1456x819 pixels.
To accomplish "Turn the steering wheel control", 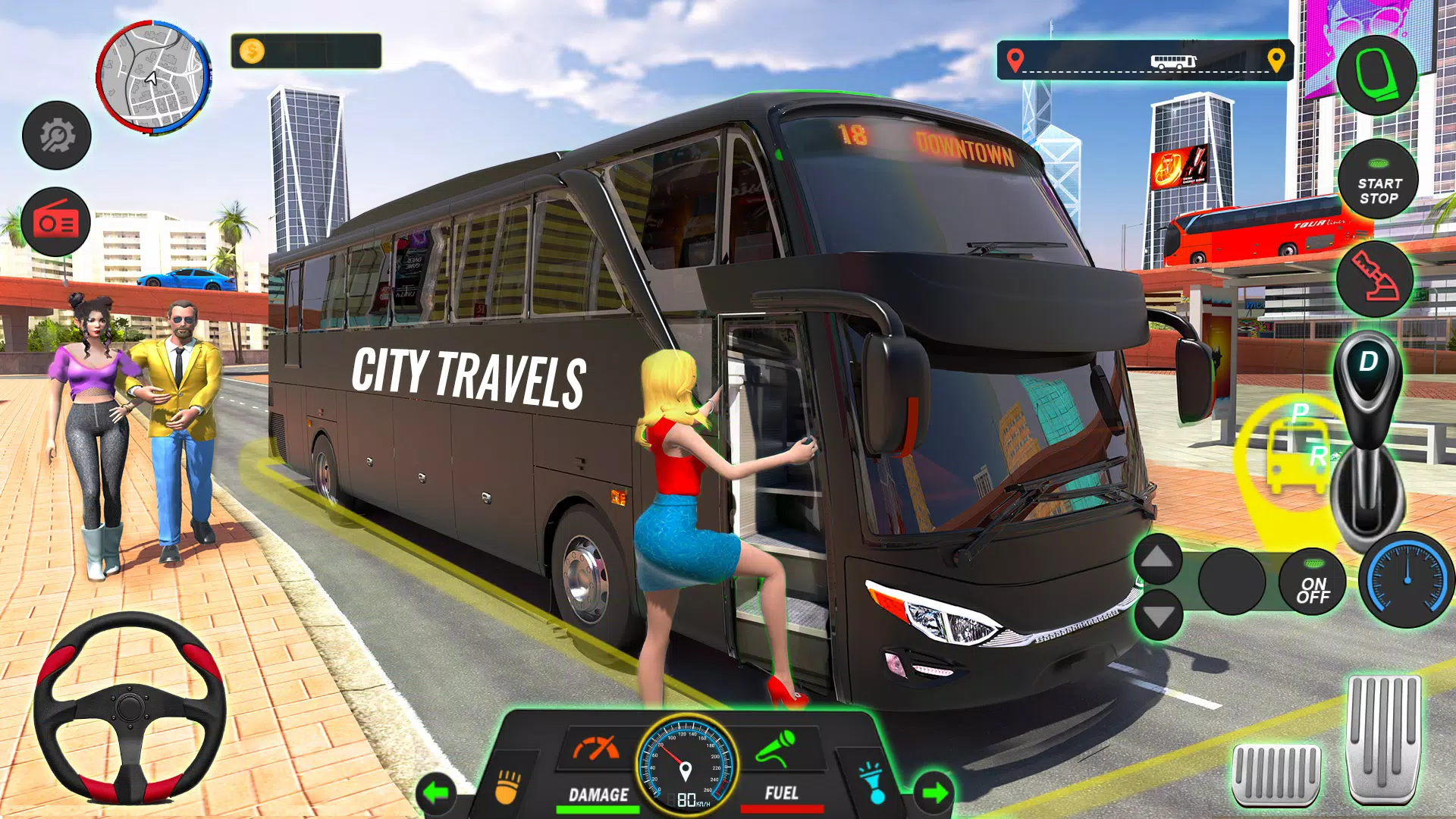I will [130, 708].
